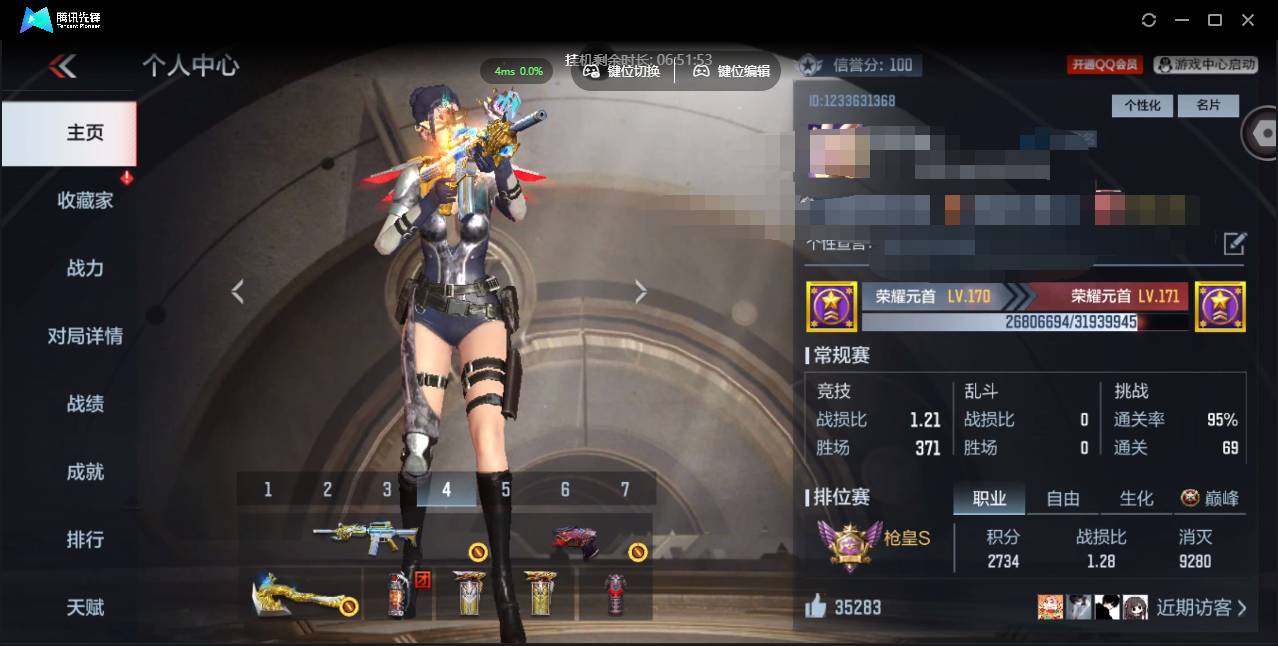Select the 战力 menu entry
This screenshot has width=1278, height=646.
[85, 268]
